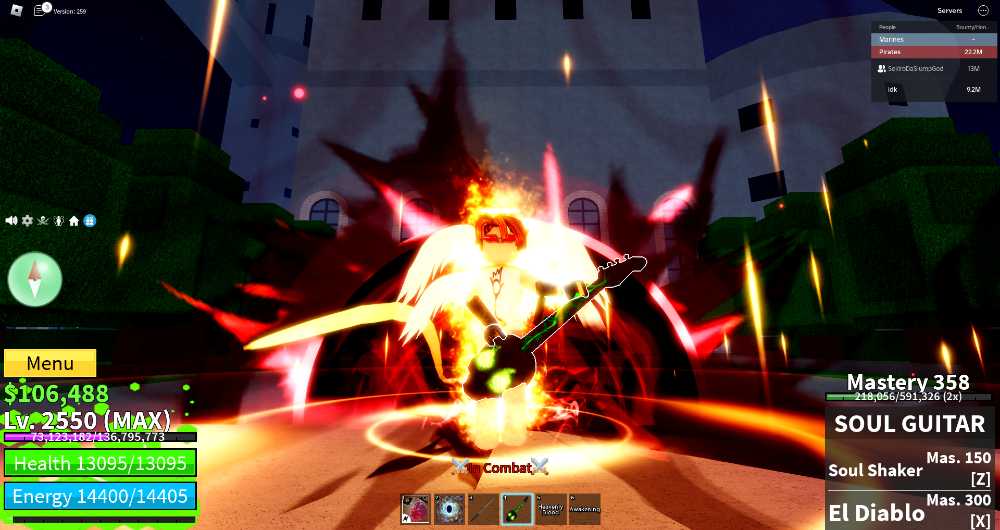Activate the Soul Shaker skill
The image size is (1000, 530).
click(910, 469)
